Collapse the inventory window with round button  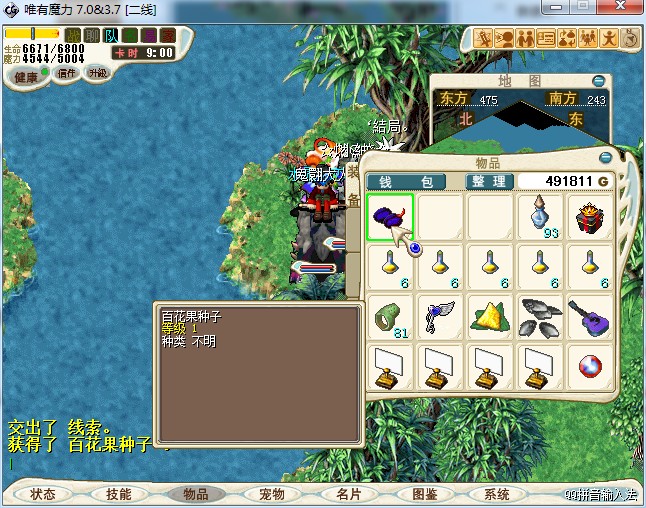pyautogui.click(x=605, y=157)
